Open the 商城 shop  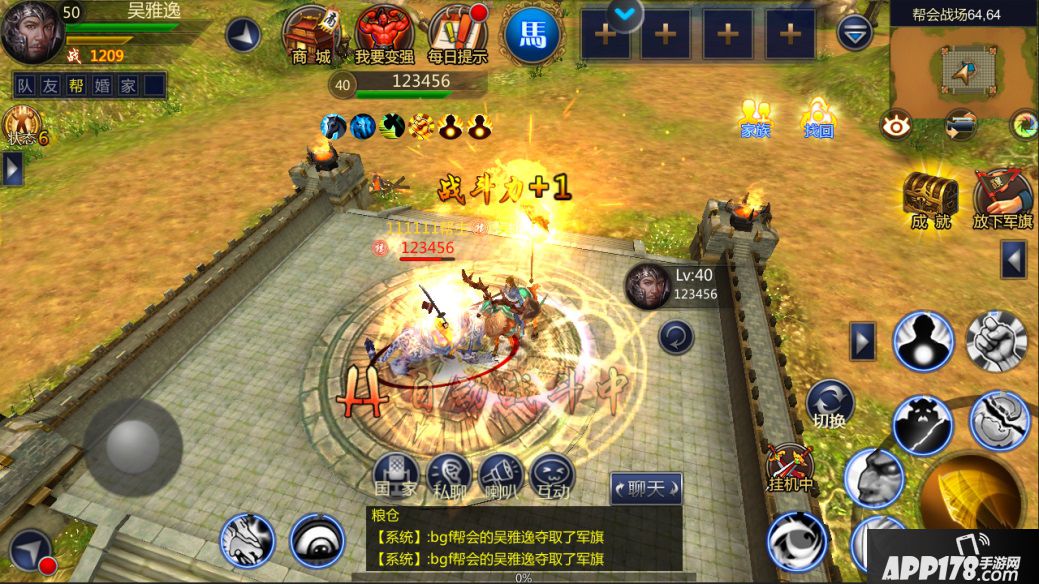point(310,34)
